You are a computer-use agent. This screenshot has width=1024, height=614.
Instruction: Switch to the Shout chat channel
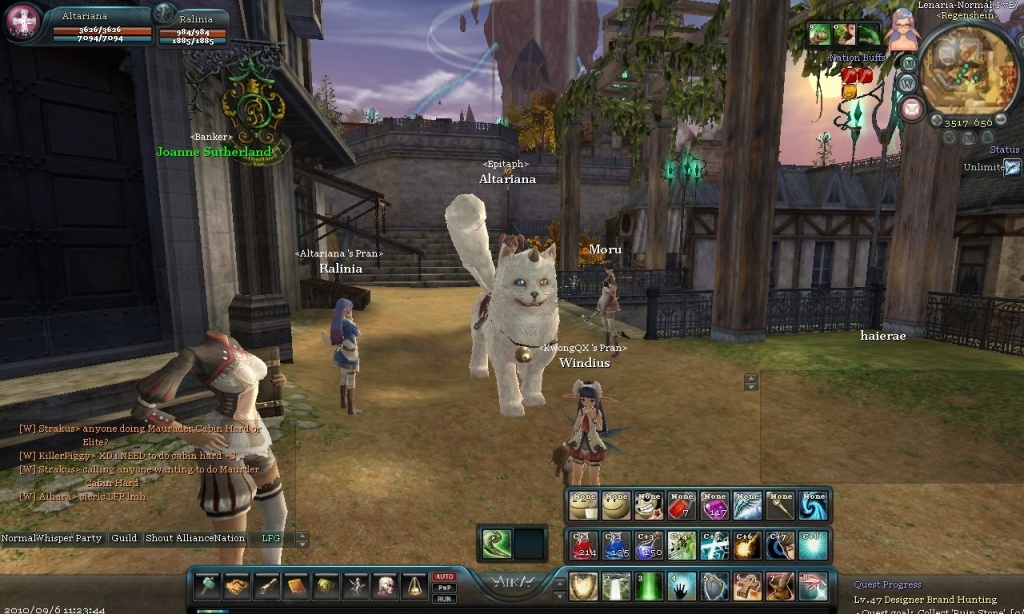click(x=160, y=538)
